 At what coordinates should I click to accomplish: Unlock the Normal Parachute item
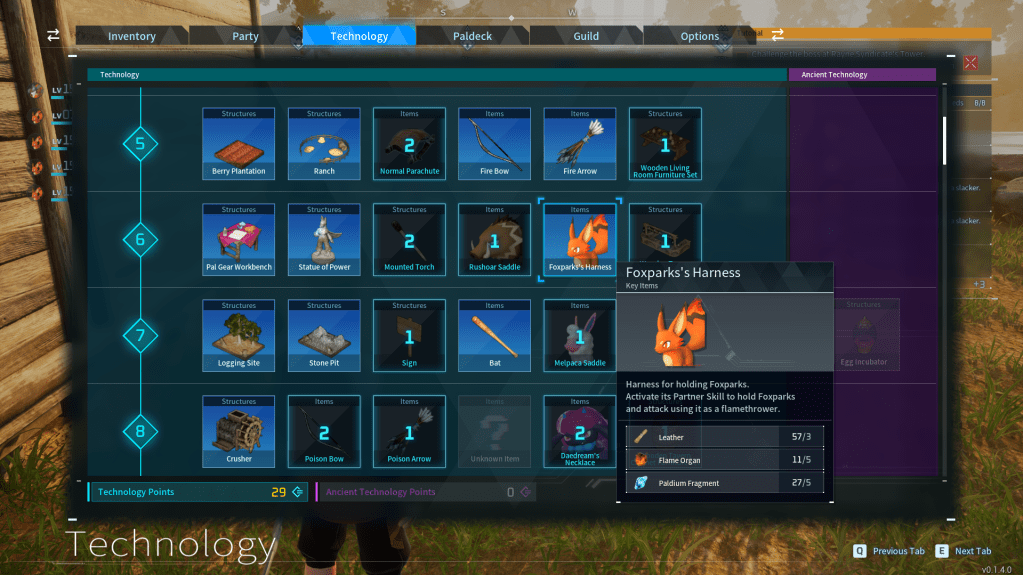pyautogui.click(x=409, y=144)
